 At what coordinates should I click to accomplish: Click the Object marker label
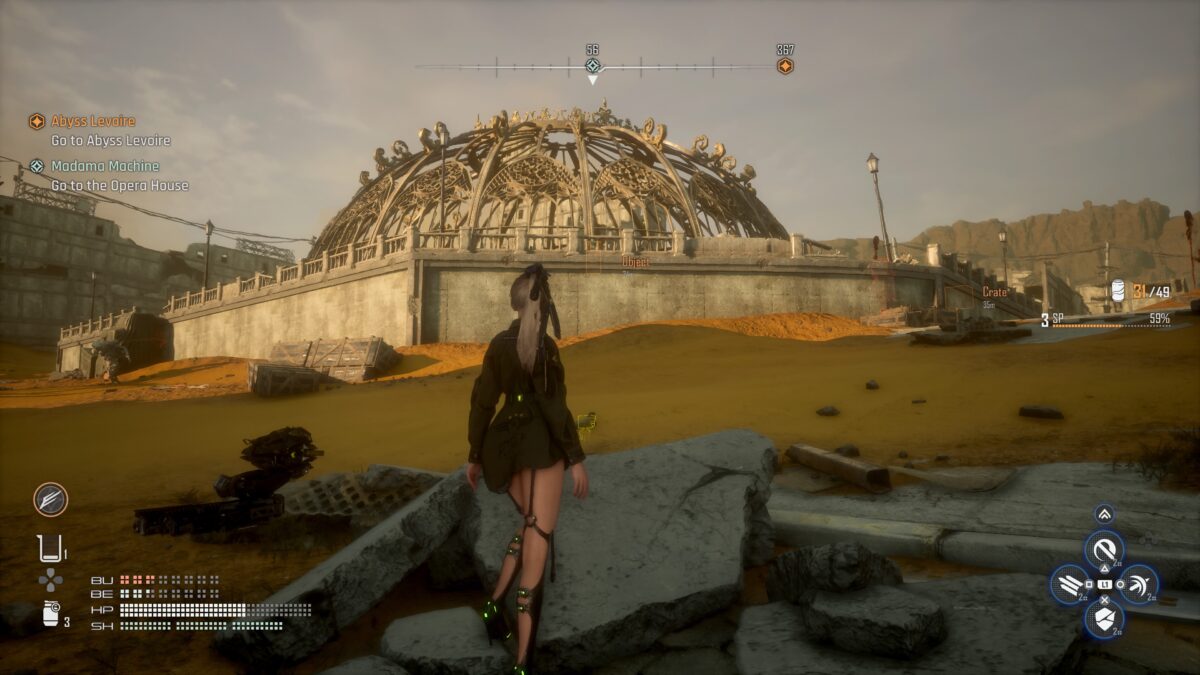[x=635, y=262]
